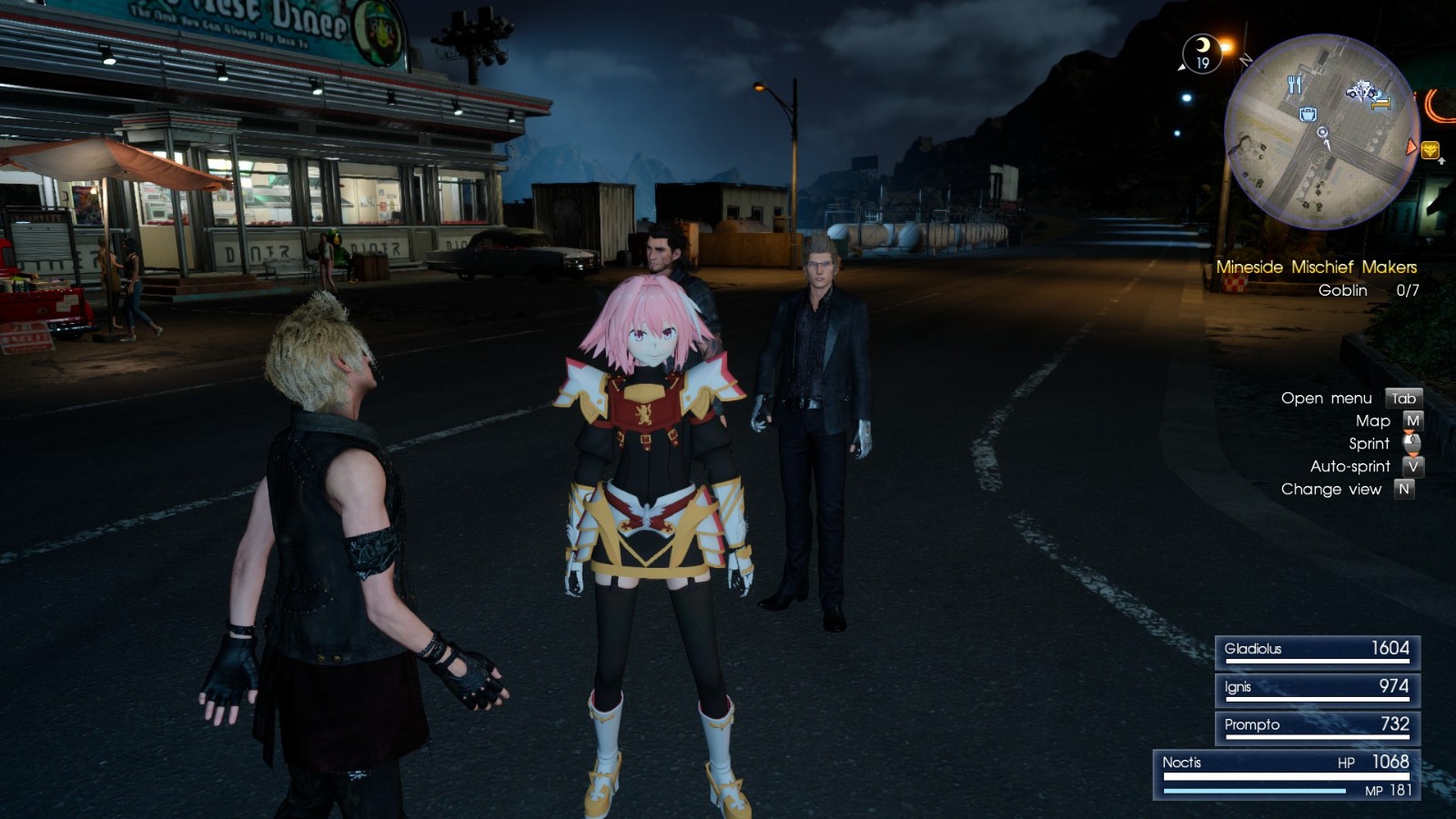This screenshot has height=819, width=1456.
Task: Select the food icon on the minimap
Action: 1294,84
